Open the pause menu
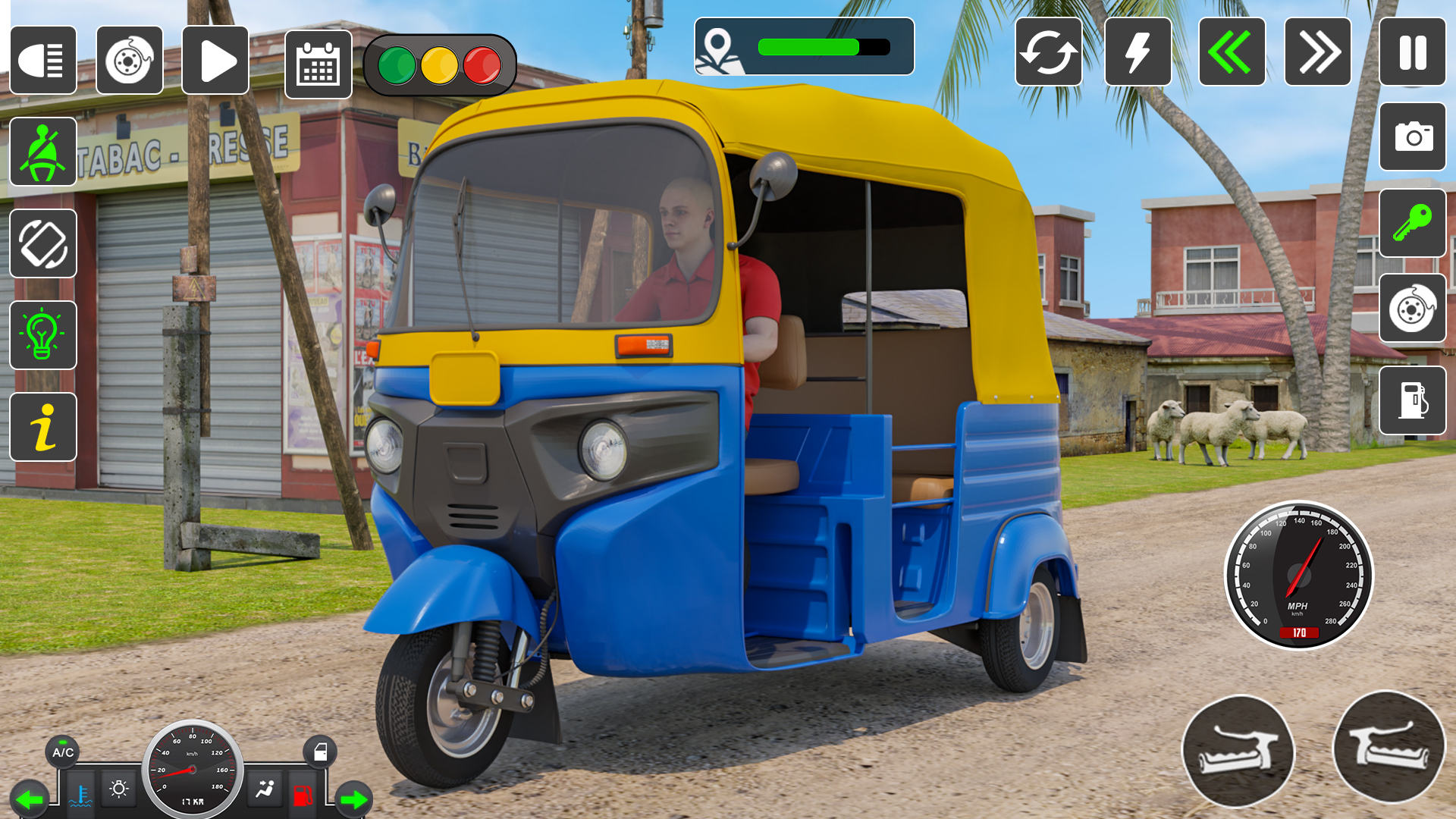Viewport: 1456px width, 819px height. (x=1412, y=54)
